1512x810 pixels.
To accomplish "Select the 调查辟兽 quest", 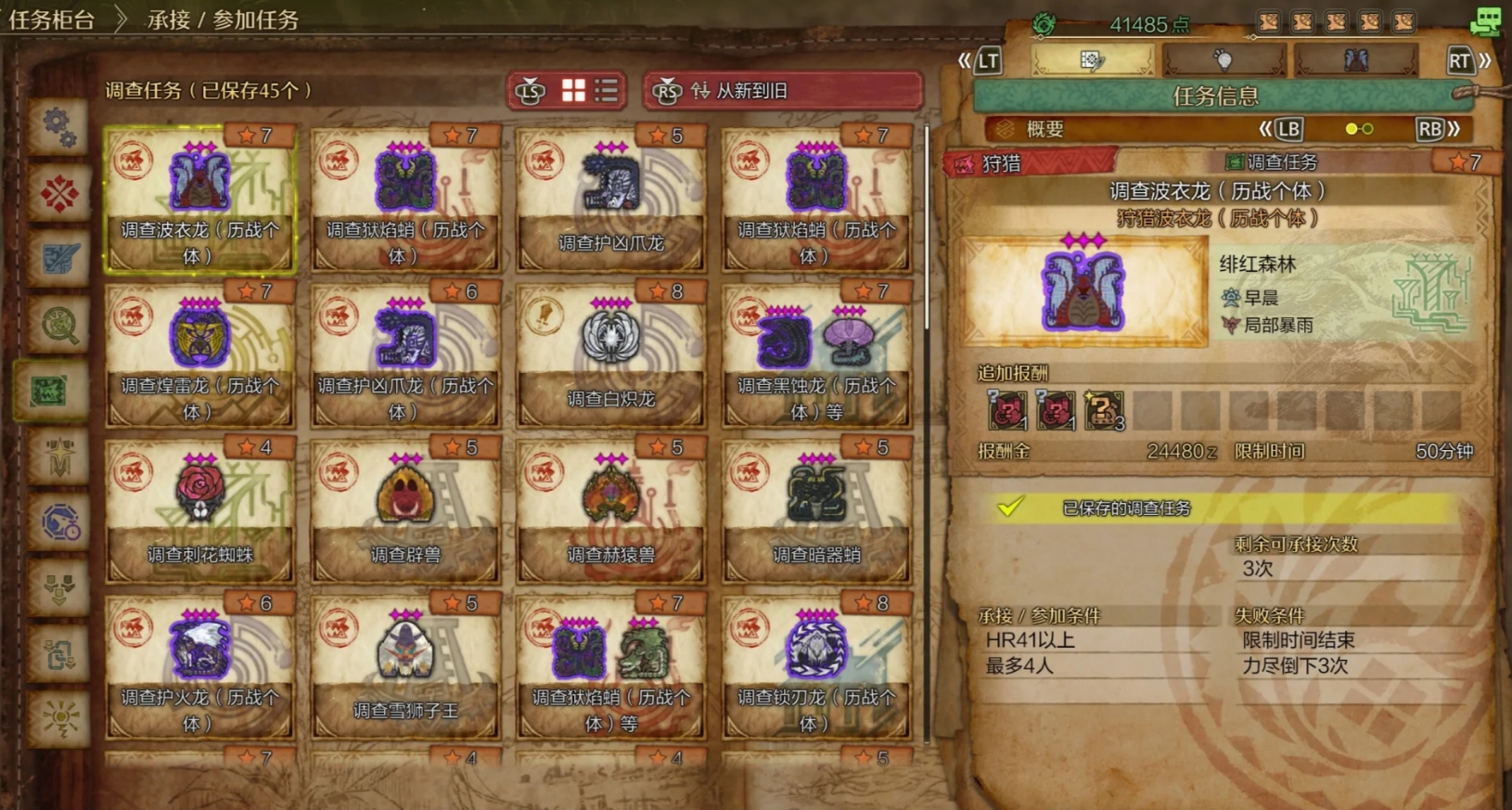I will click(x=405, y=511).
